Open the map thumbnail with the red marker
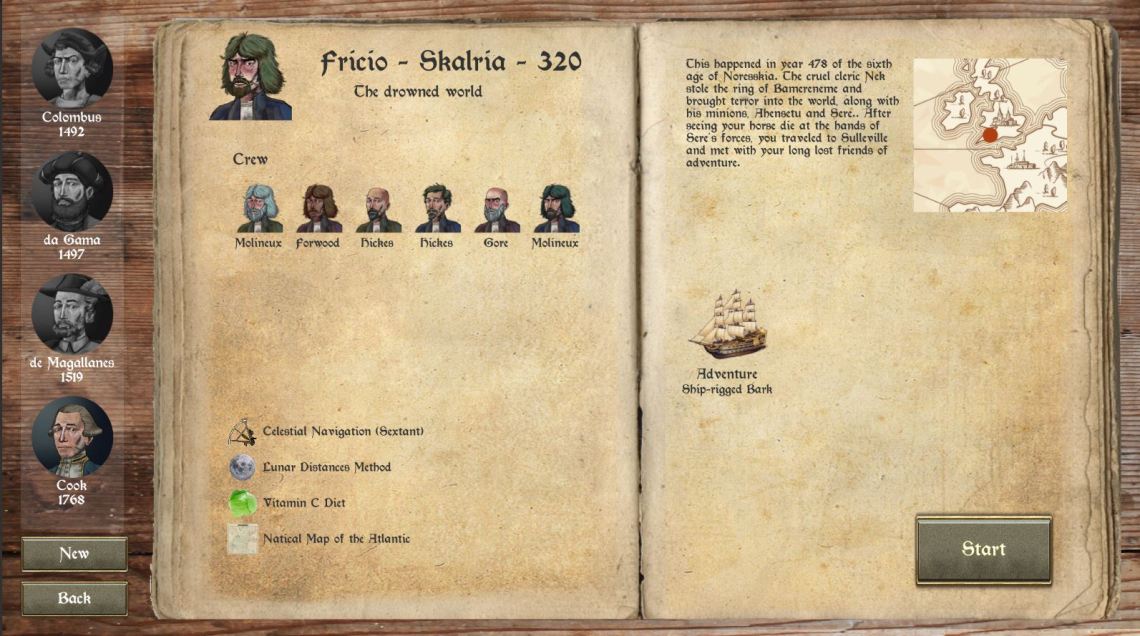The height and width of the screenshot is (636, 1140). tap(990, 135)
